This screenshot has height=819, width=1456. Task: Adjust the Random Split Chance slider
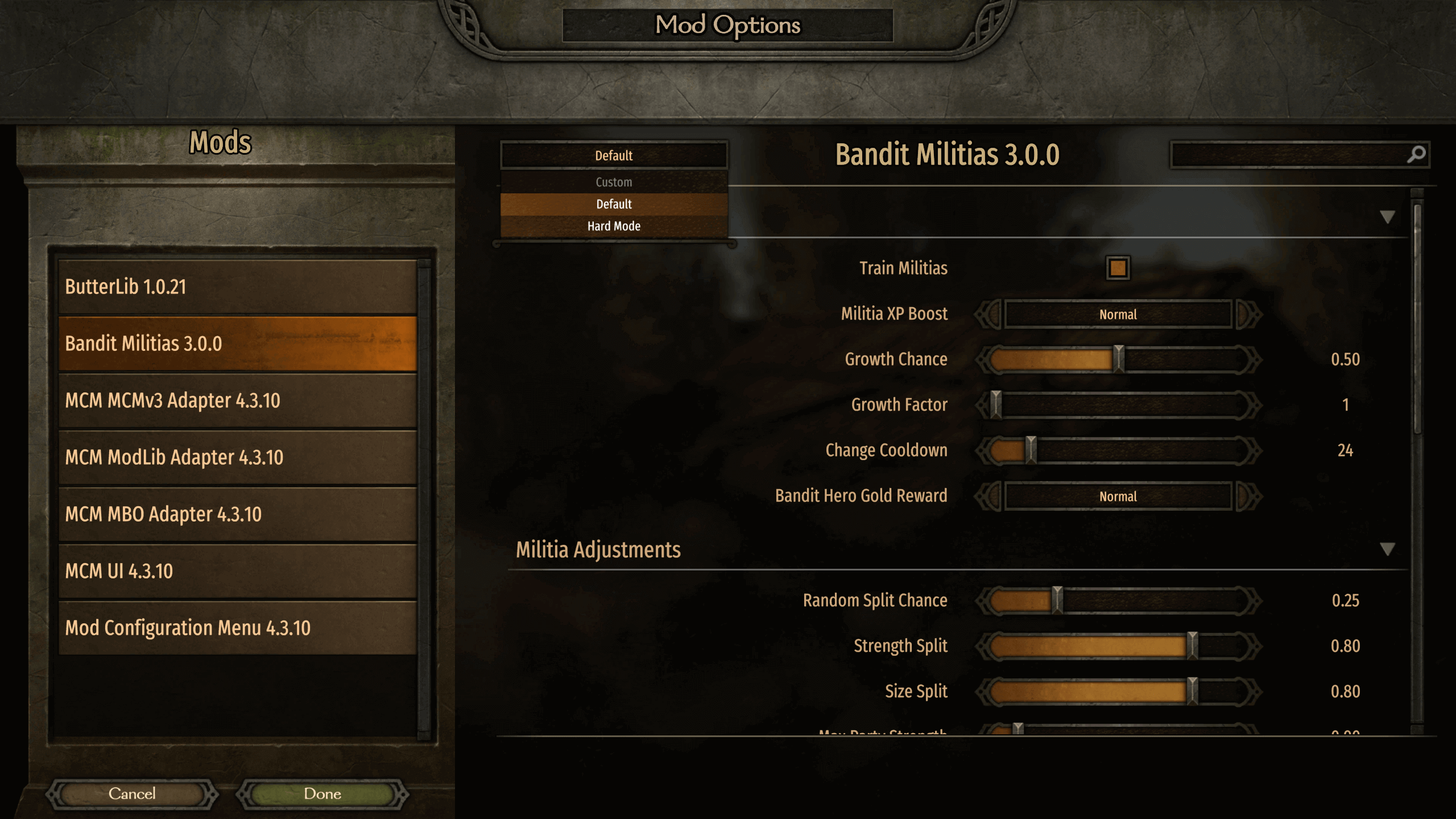coord(1057,601)
